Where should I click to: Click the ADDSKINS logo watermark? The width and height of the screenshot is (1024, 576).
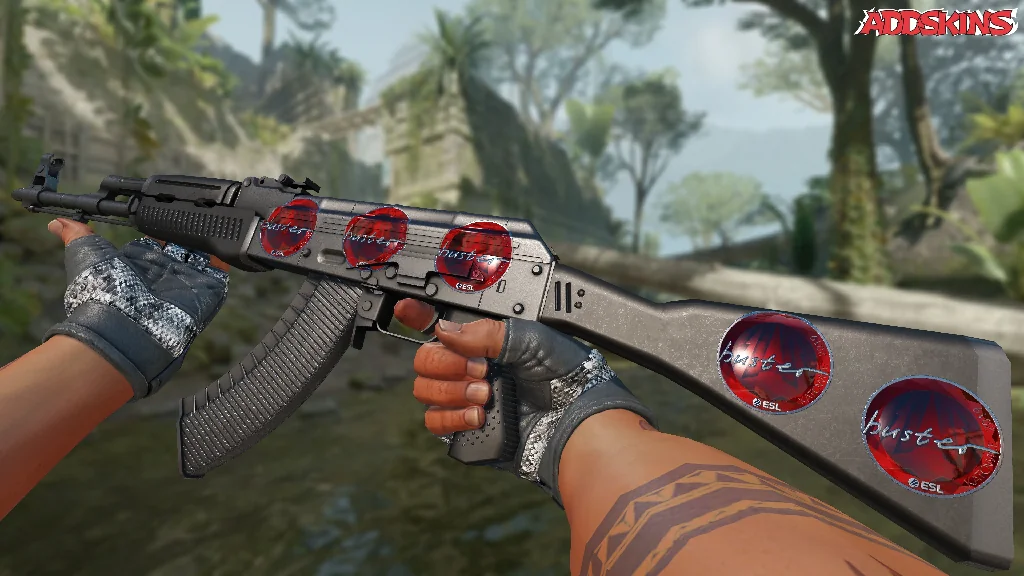[935, 22]
